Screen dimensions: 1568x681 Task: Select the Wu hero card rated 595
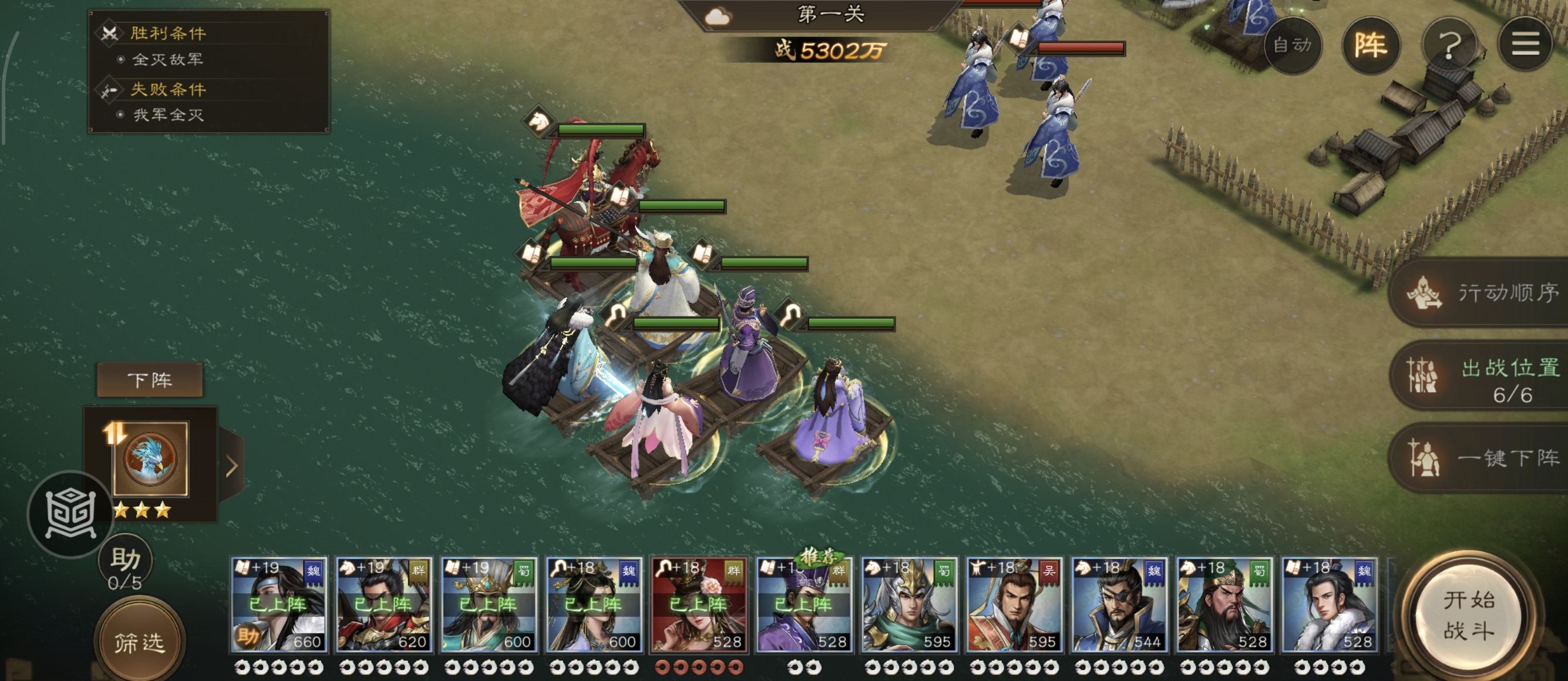[1014, 605]
